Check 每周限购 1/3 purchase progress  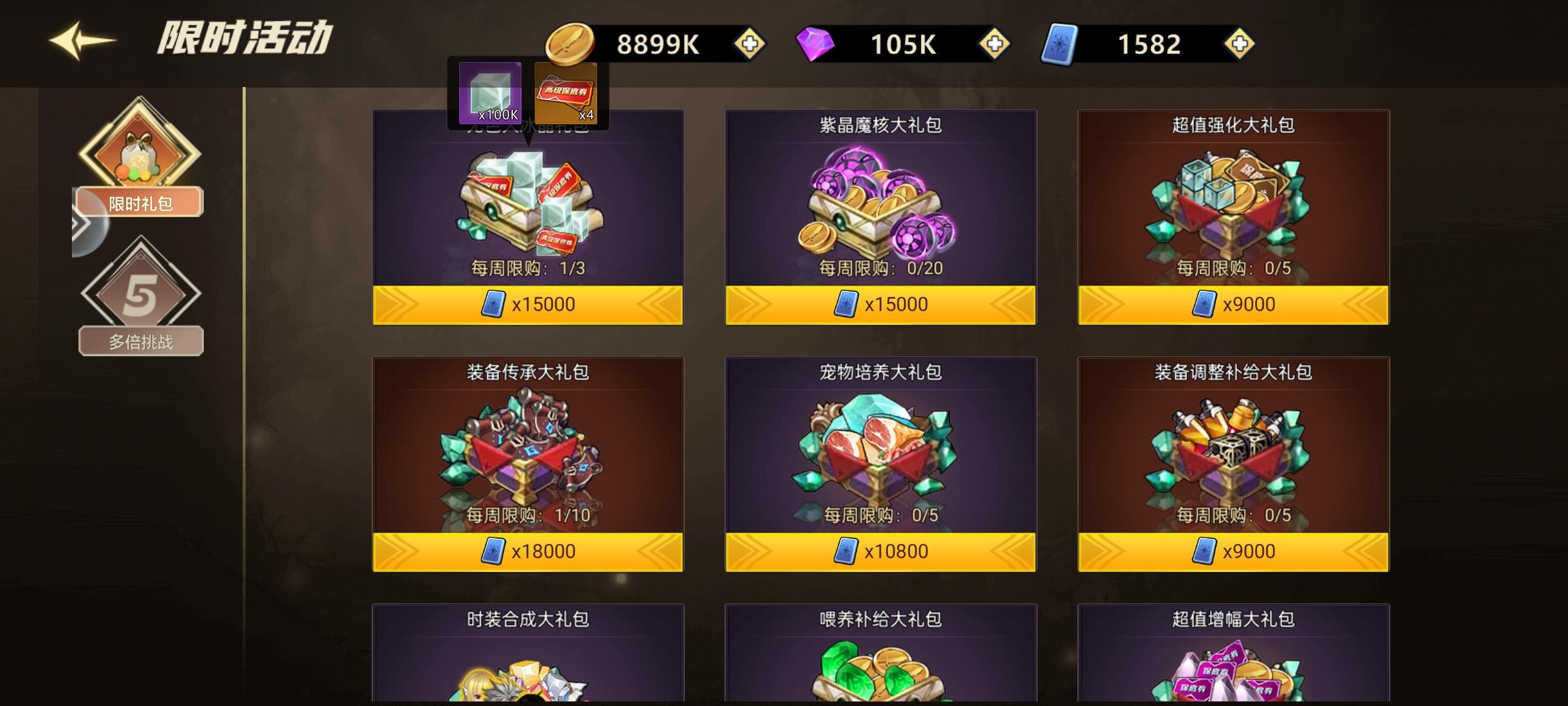click(527, 267)
